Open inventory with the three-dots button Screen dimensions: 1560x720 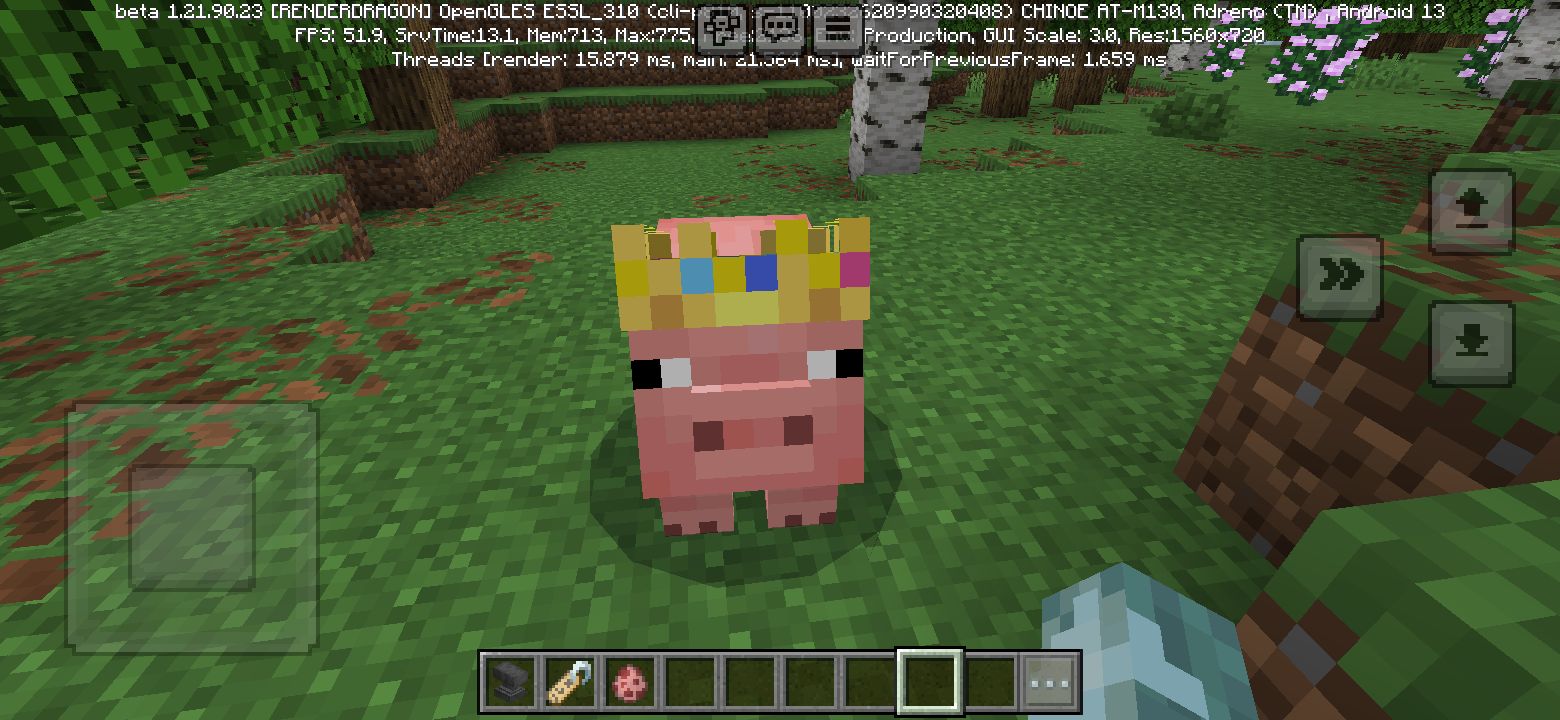tap(1050, 682)
